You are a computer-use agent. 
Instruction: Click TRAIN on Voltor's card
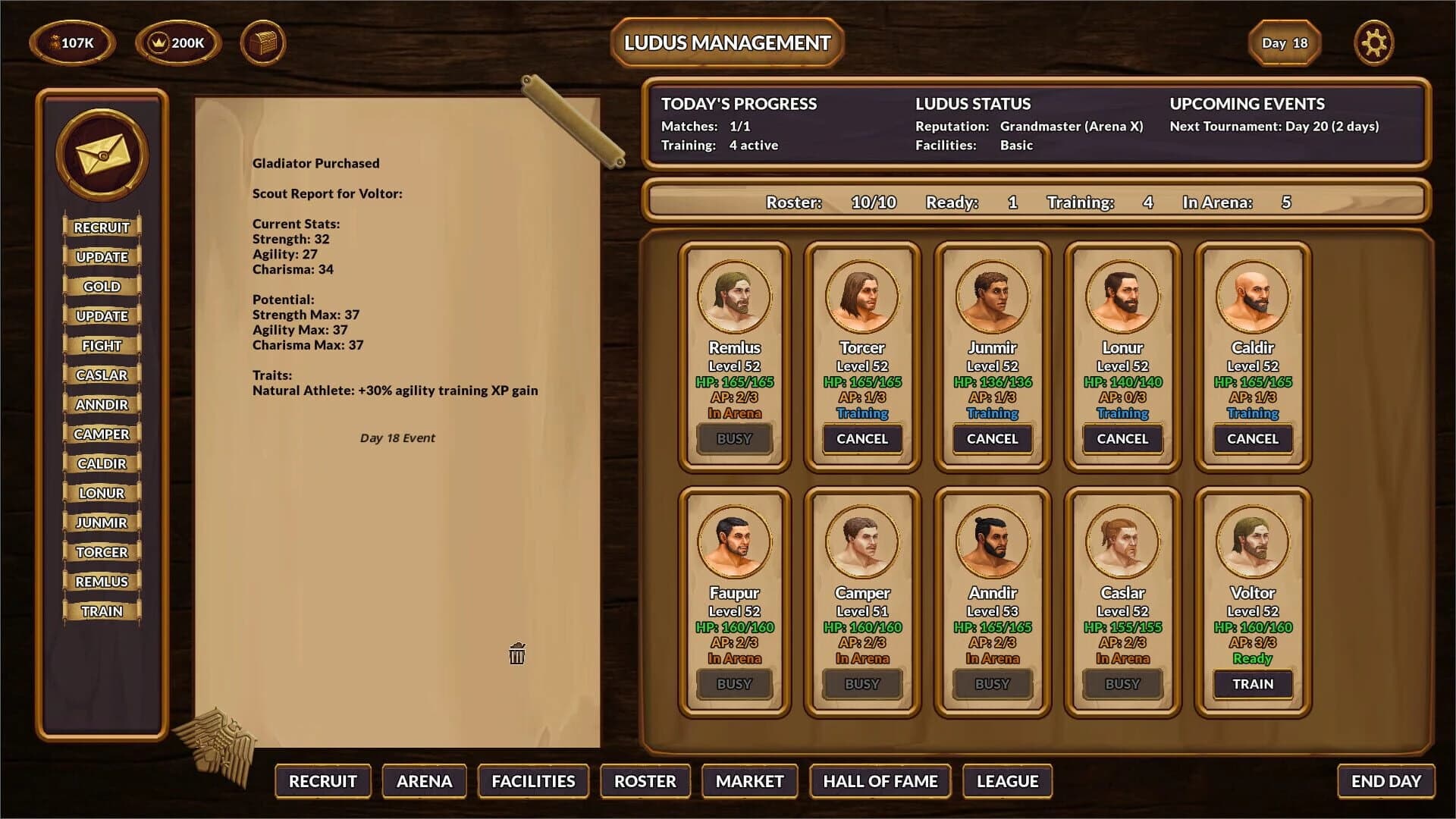pyautogui.click(x=1253, y=684)
